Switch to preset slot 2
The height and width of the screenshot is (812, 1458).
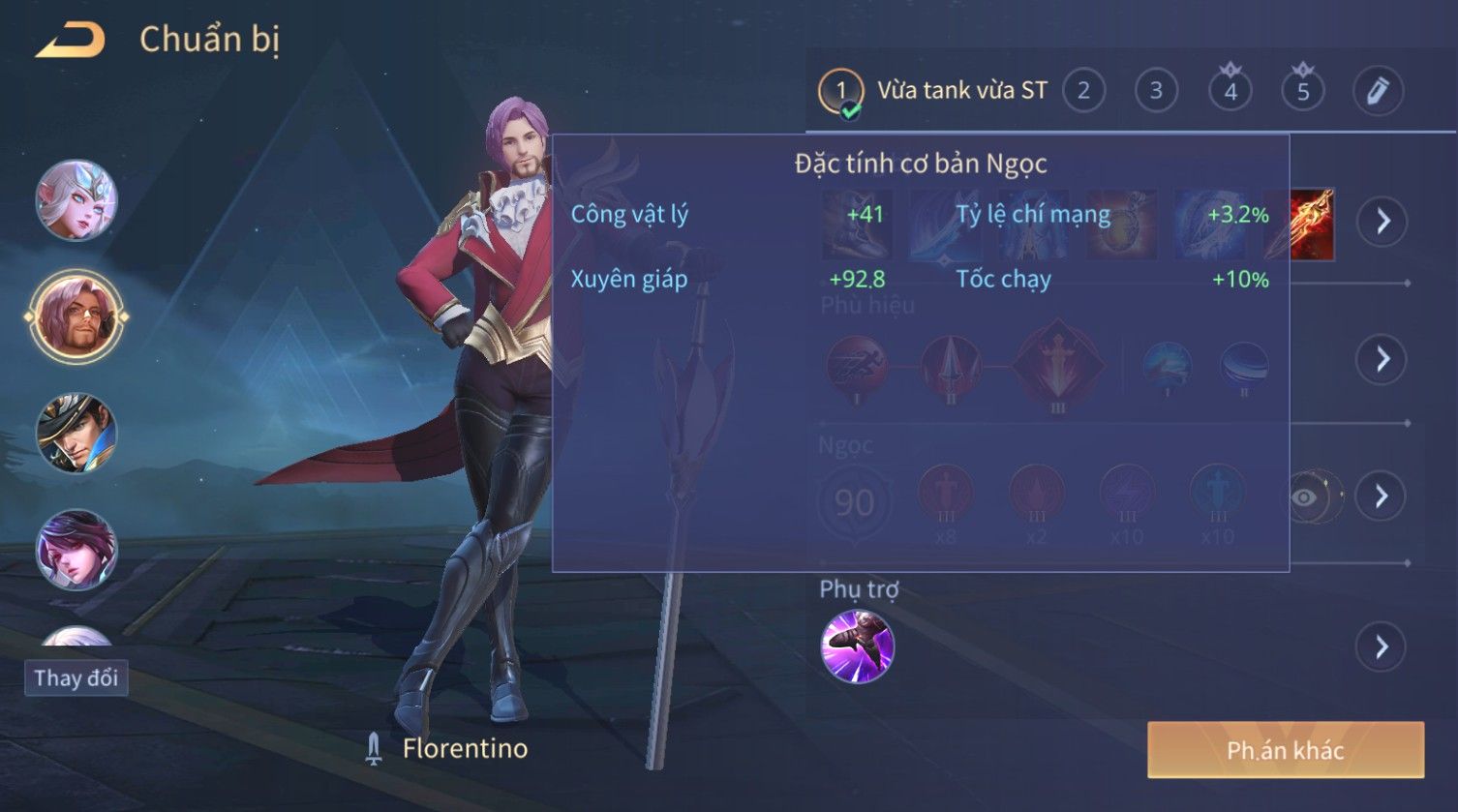pyautogui.click(x=1083, y=91)
